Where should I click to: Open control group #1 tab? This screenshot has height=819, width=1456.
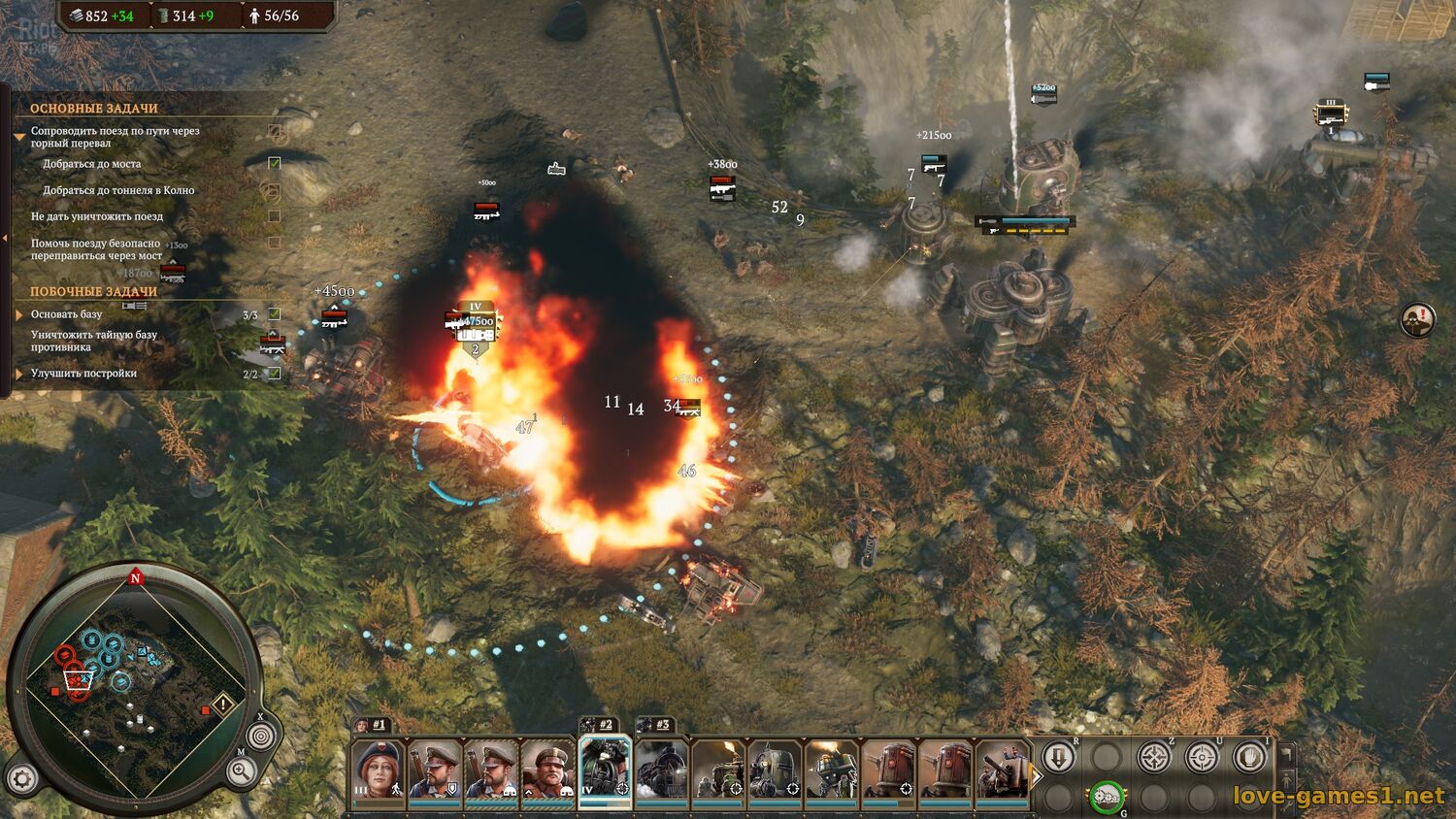pyautogui.click(x=371, y=725)
